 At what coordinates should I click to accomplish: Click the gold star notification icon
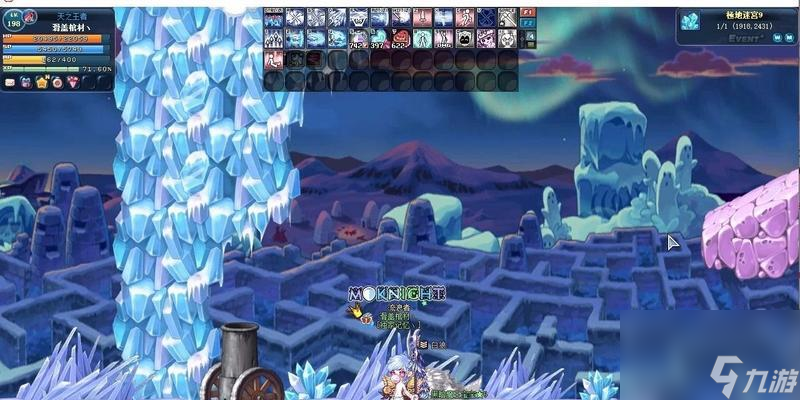click(x=42, y=83)
